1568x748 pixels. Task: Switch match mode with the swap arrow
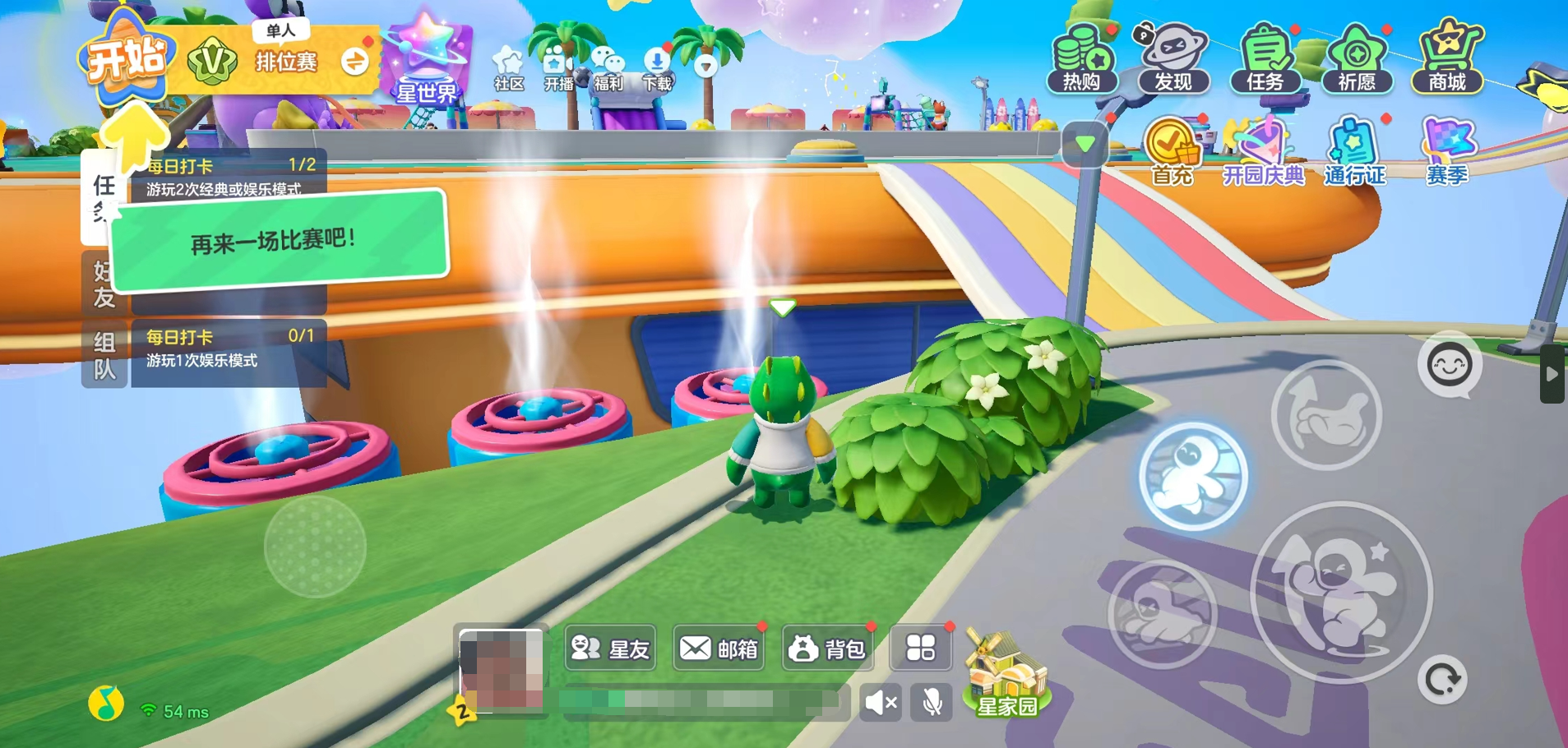pyautogui.click(x=355, y=61)
